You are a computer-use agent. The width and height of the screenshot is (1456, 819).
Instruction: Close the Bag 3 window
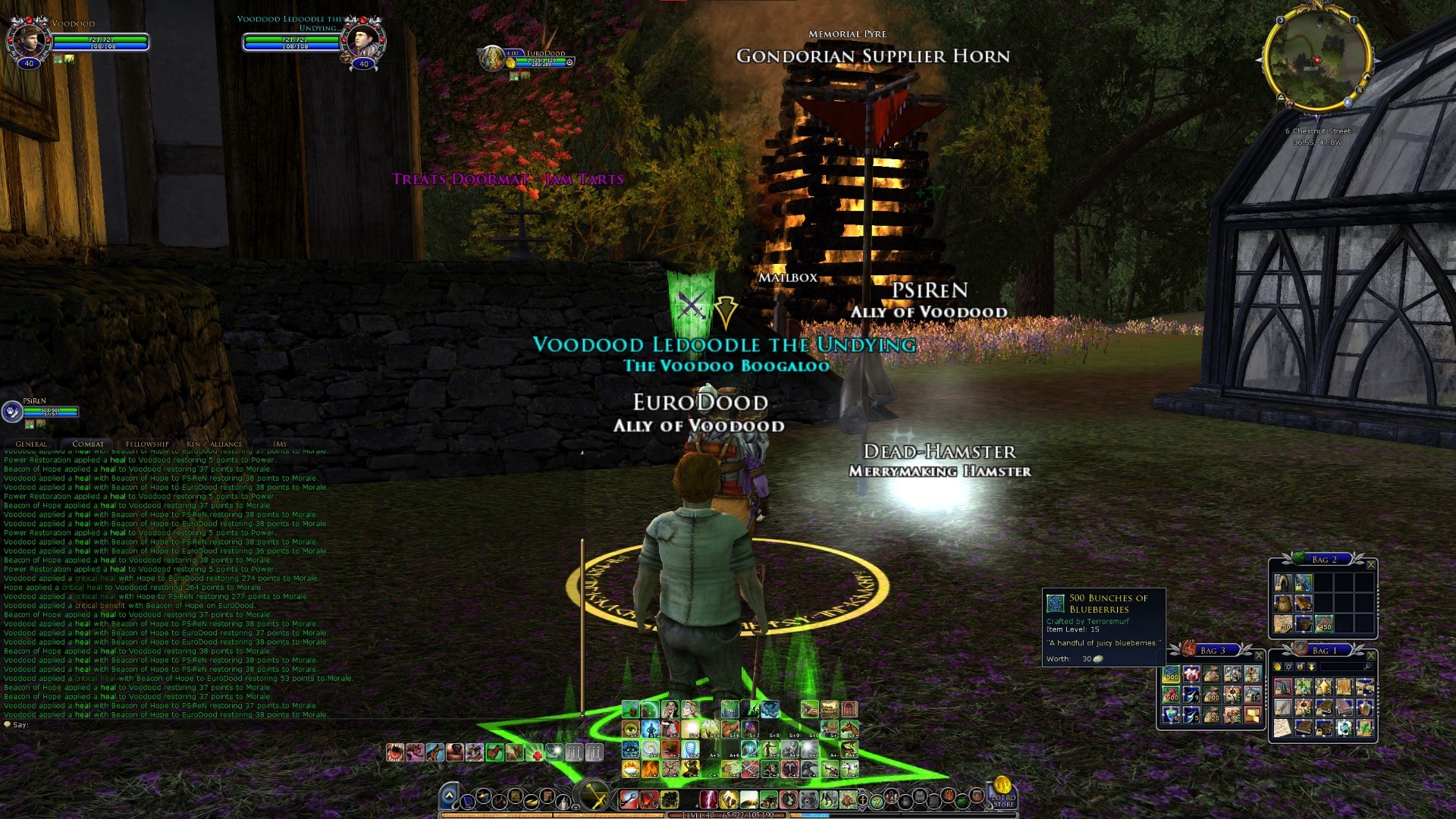[1259, 655]
